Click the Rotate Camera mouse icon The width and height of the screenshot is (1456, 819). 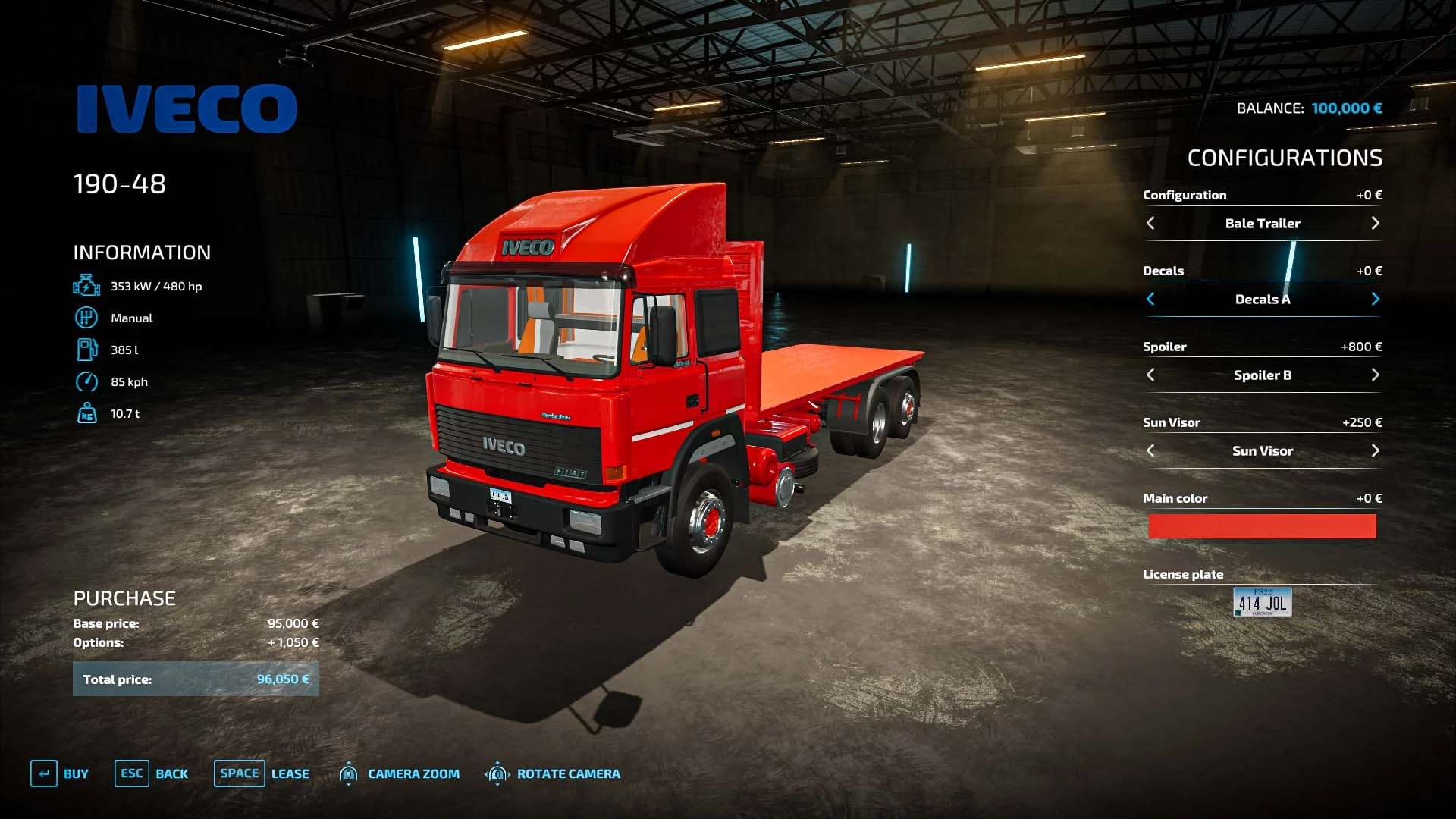[x=498, y=773]
